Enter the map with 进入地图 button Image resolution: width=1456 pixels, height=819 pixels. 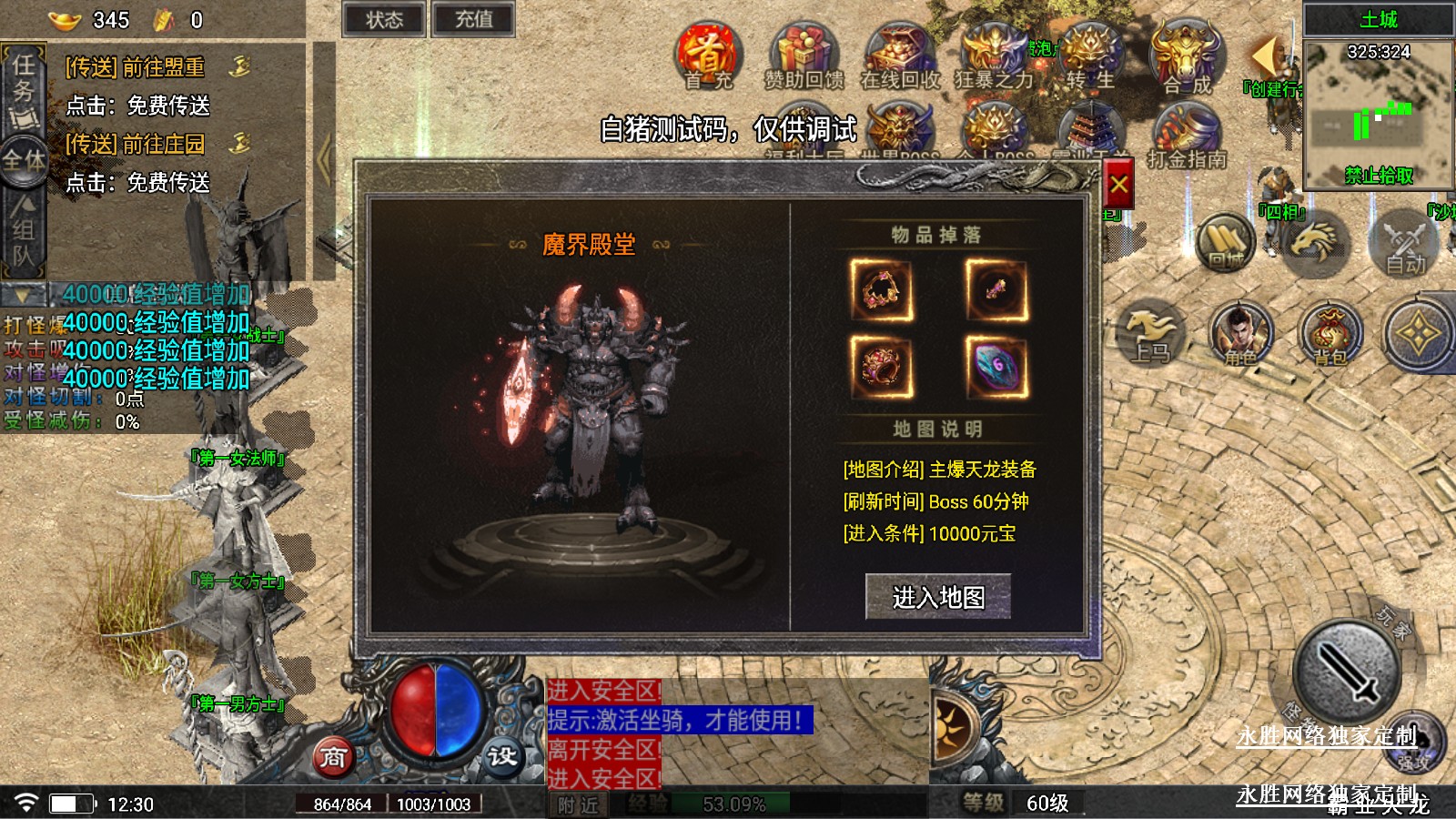tap(937, 597)
